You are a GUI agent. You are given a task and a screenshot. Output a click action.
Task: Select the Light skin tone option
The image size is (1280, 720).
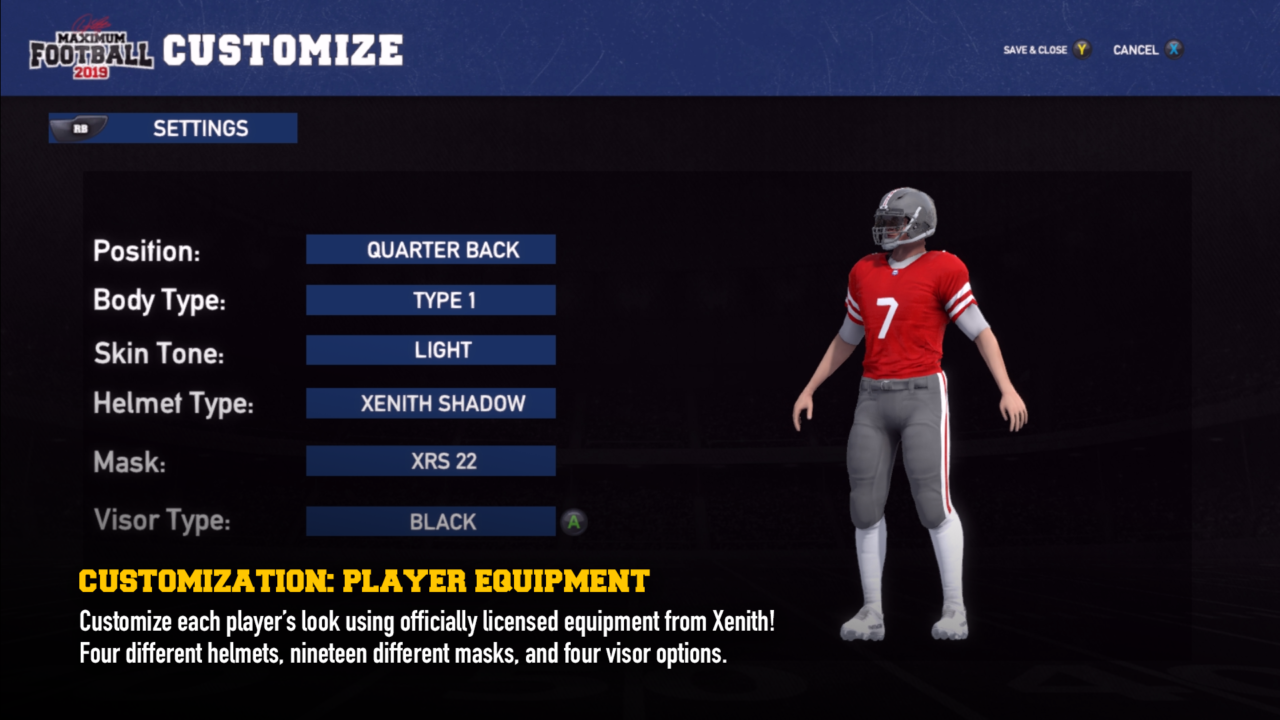[430, 349]
